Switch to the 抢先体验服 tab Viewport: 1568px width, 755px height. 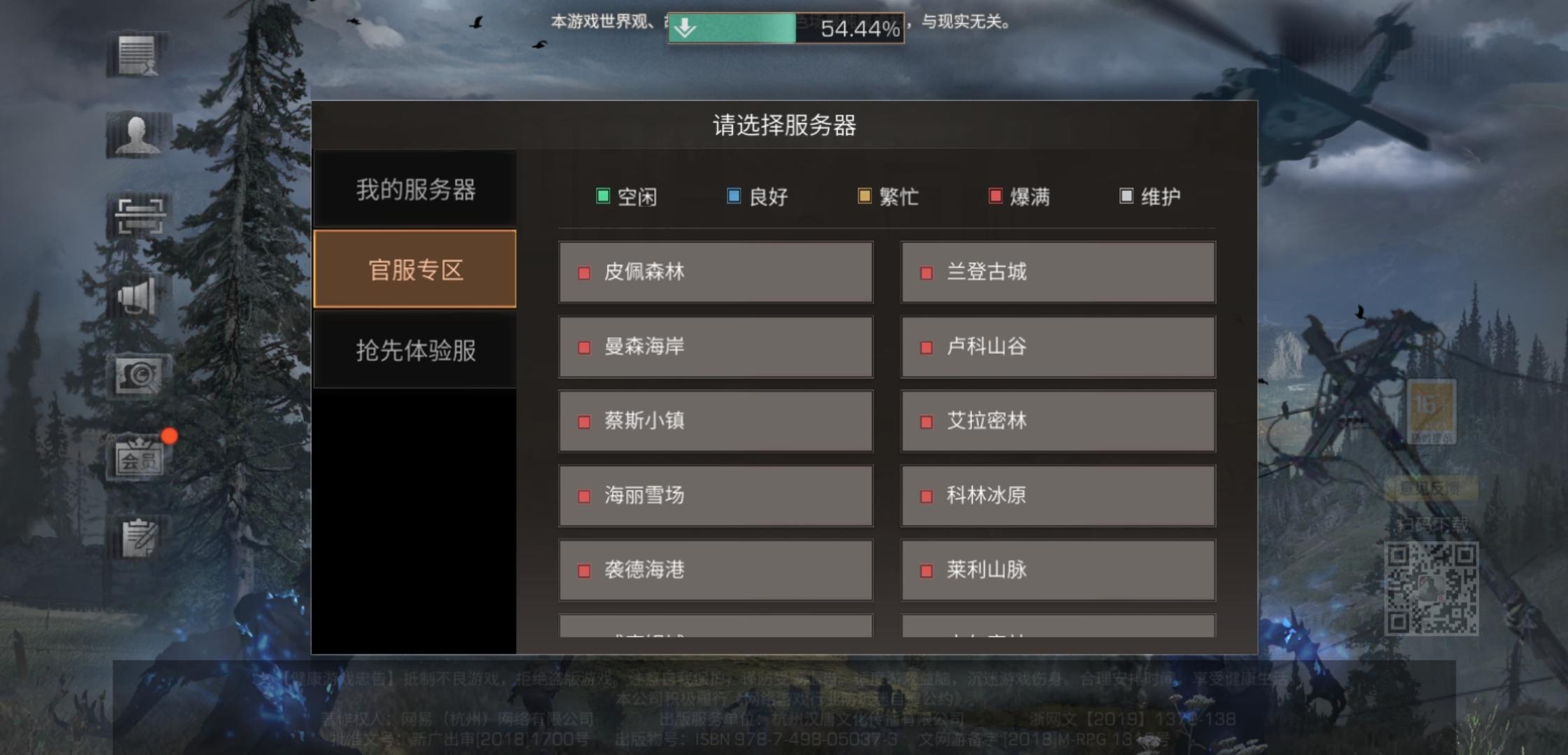click(416, 351)
